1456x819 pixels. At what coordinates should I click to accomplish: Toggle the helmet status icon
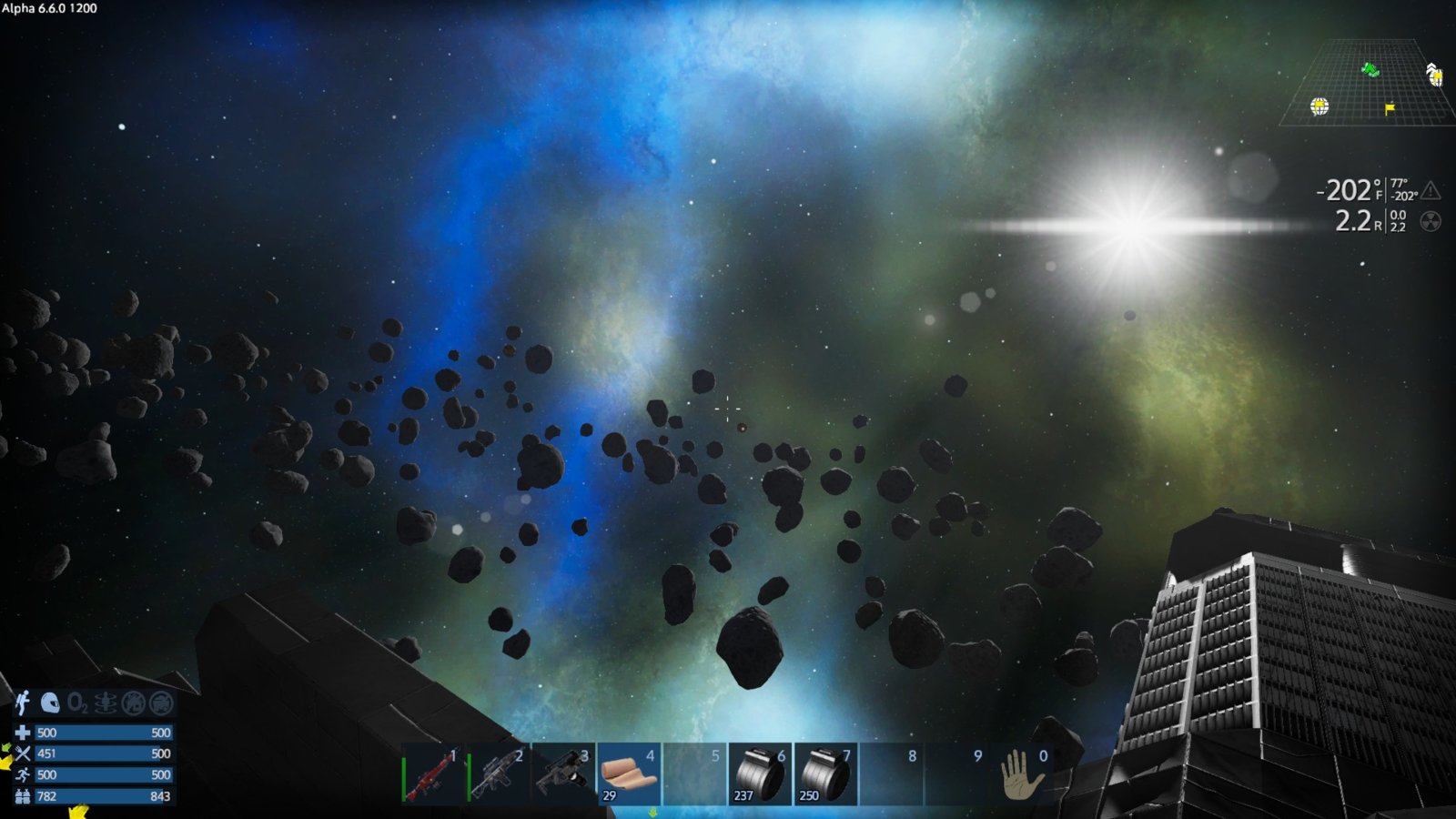[50, 703]
